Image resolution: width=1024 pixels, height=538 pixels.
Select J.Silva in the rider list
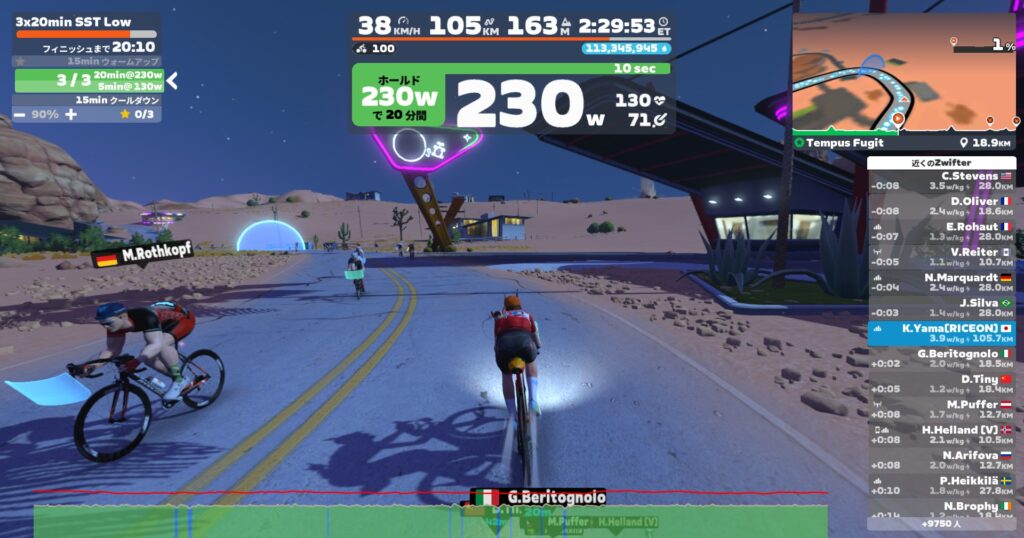pos(941,307)
